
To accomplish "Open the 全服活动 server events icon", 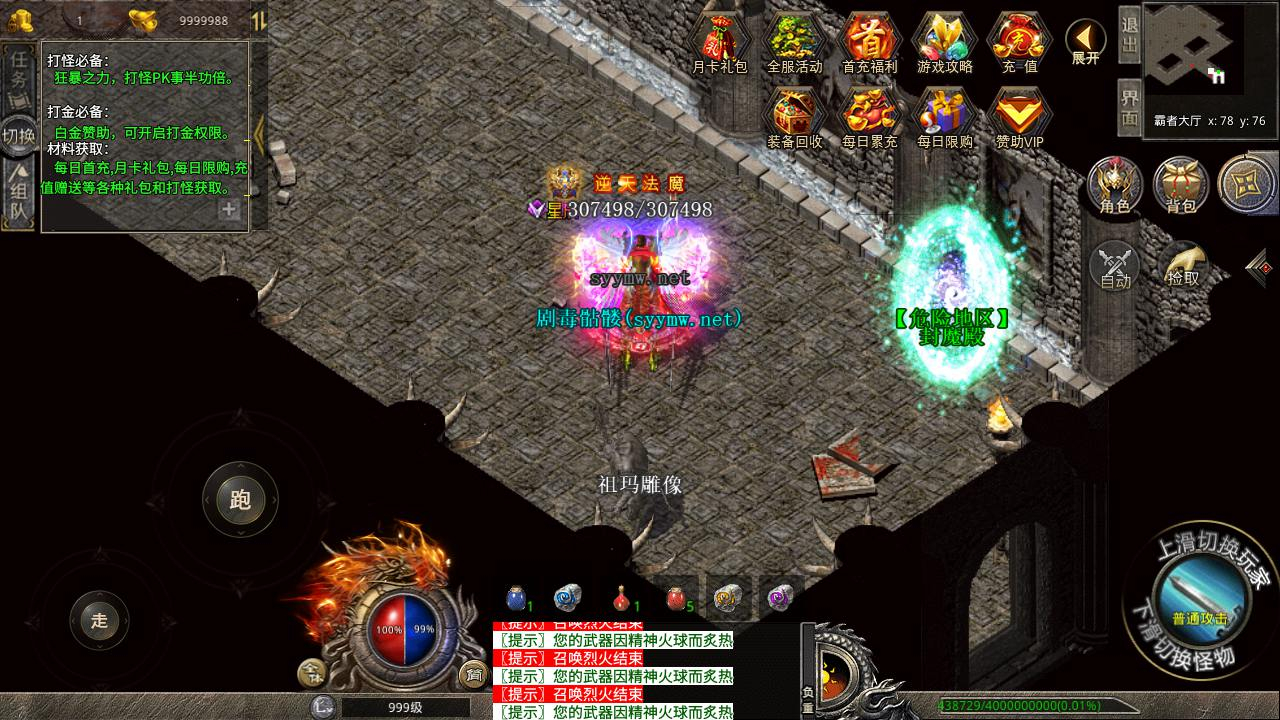I will click(x=794, y=43).
